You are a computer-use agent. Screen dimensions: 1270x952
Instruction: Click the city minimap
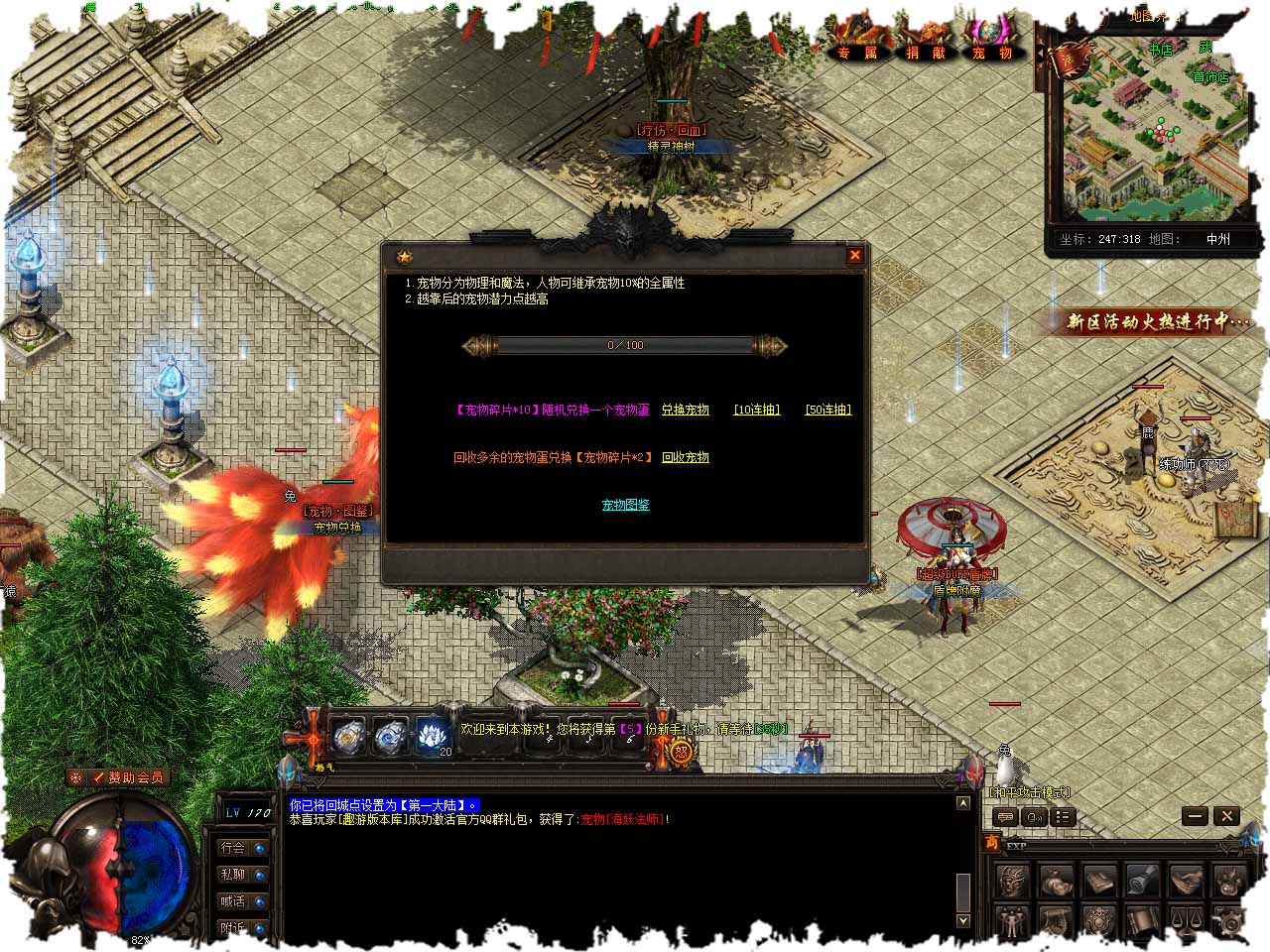[x=1151, y=129]
